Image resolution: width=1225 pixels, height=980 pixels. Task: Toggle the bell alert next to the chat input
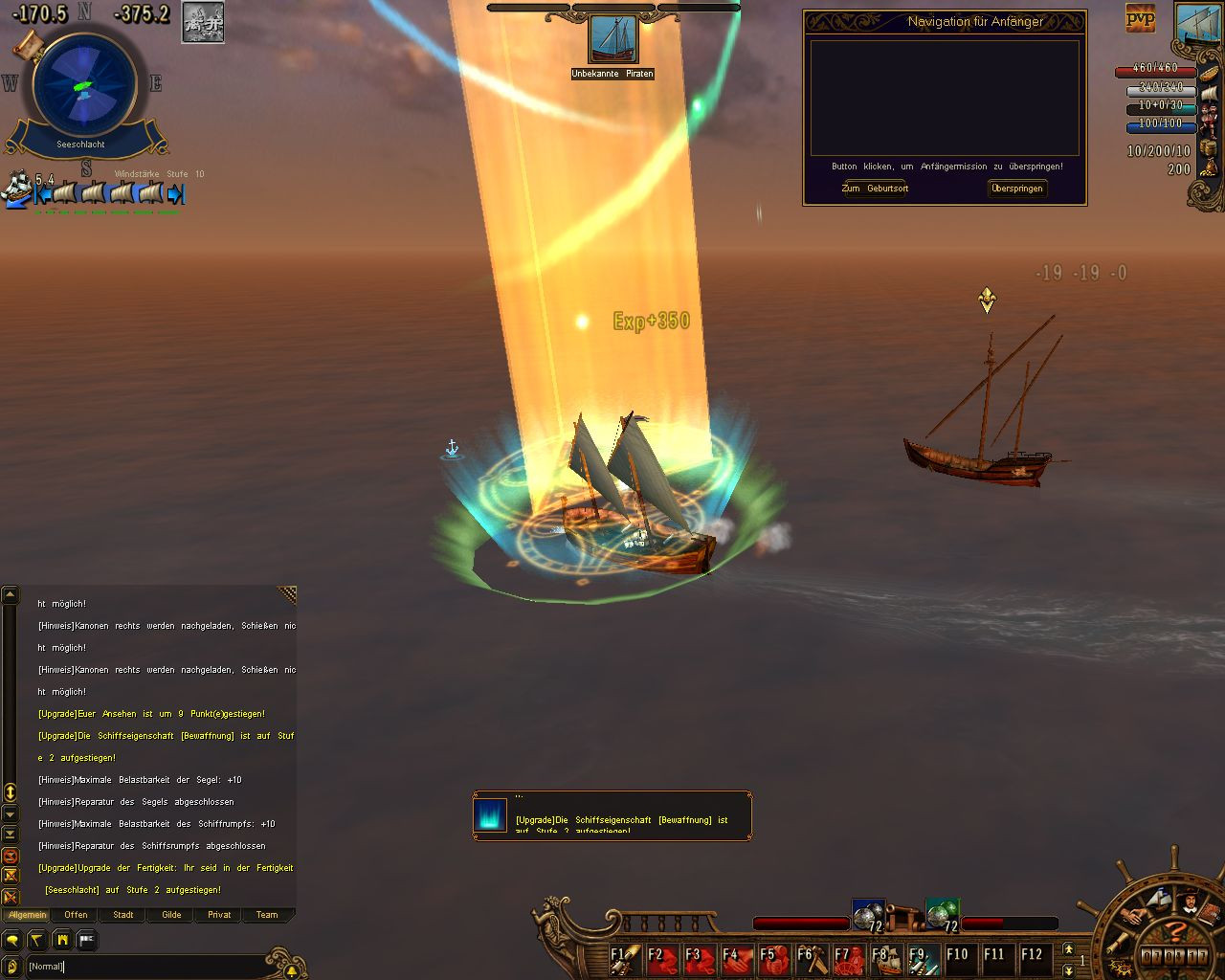pos(291,969)
